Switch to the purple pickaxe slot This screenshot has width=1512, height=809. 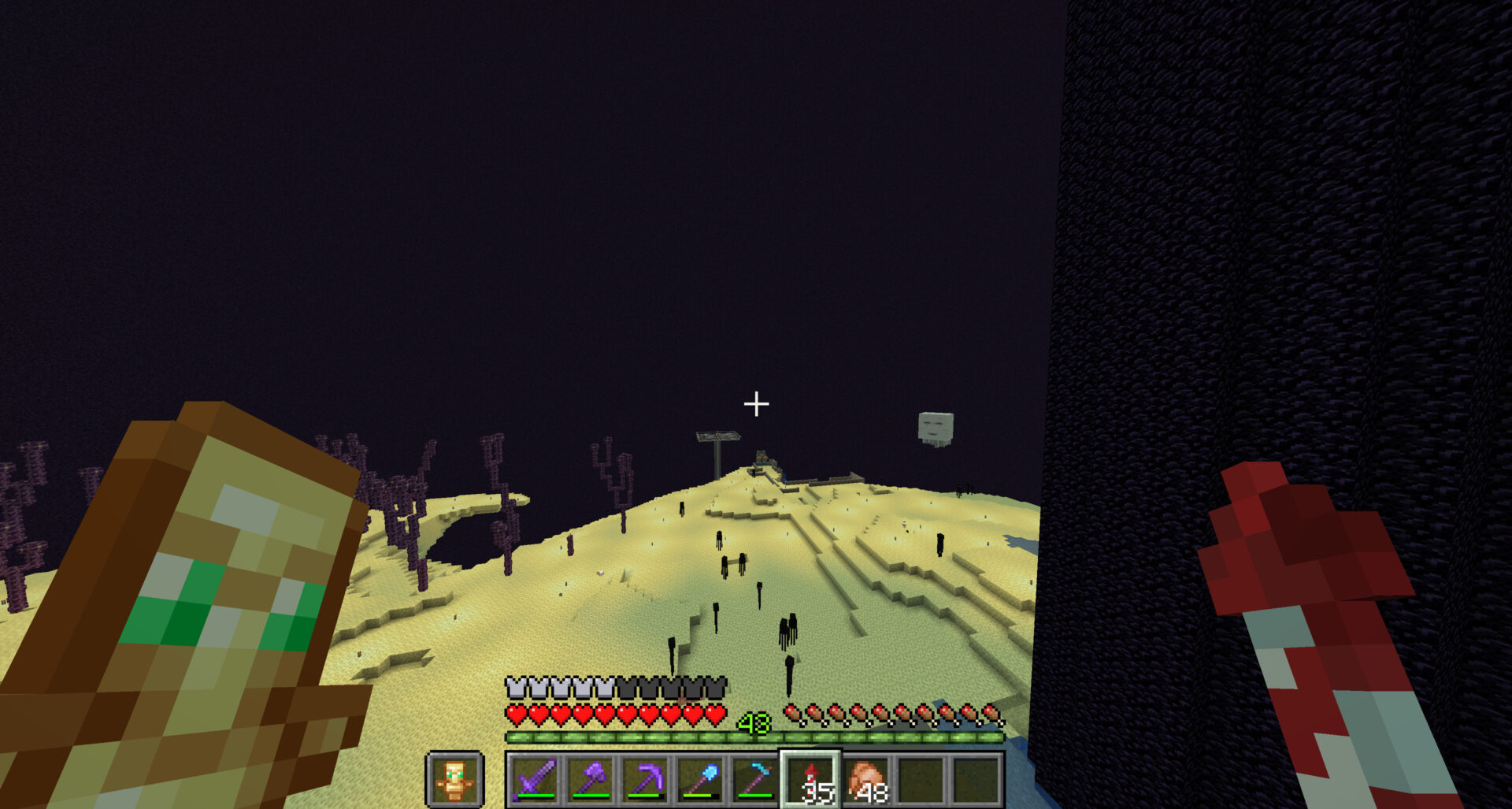tap(646, 779)
